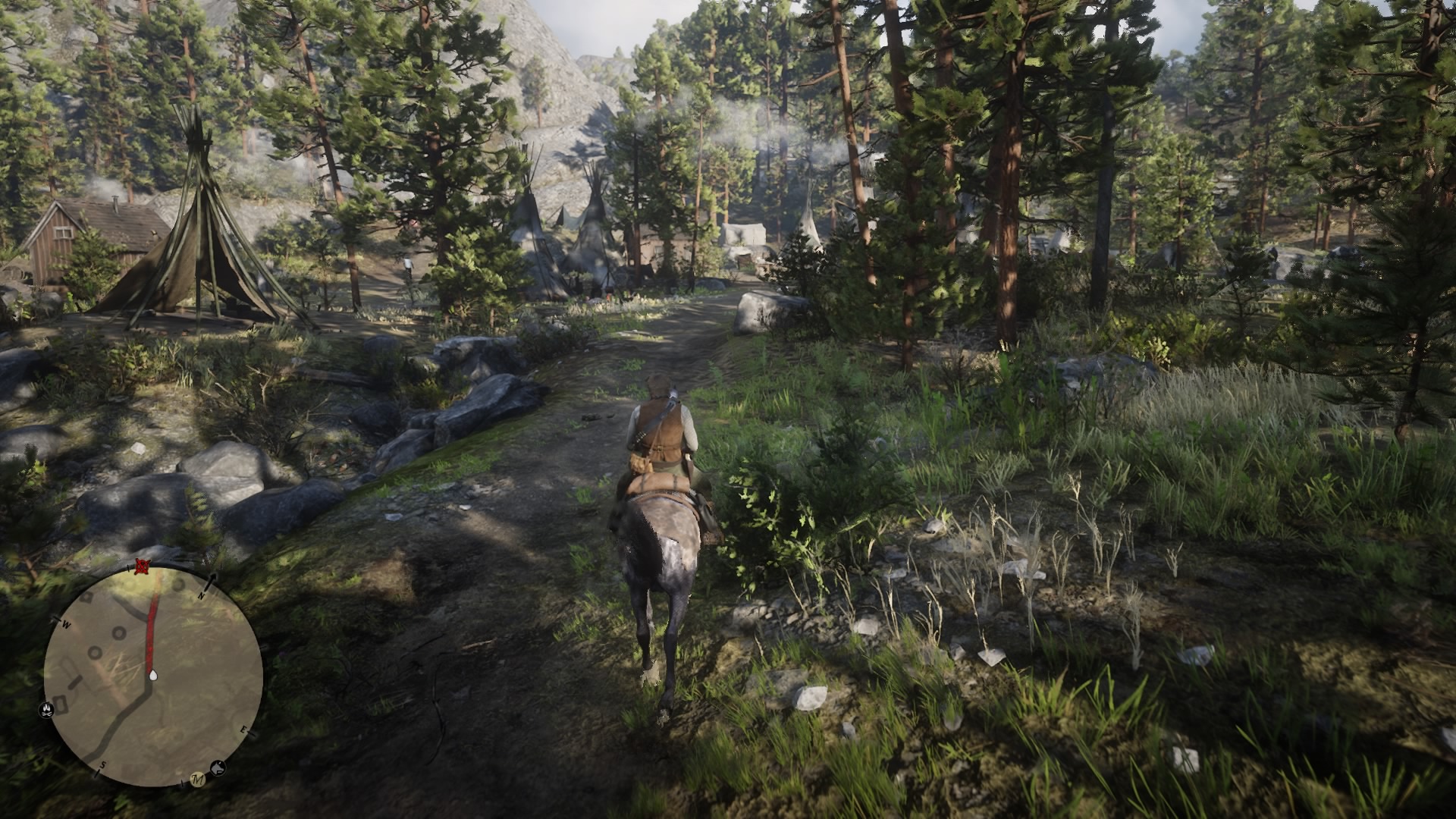The image size is (1456, 819).
Task: Click the S compass letter on the minimap
Action: 102,764
